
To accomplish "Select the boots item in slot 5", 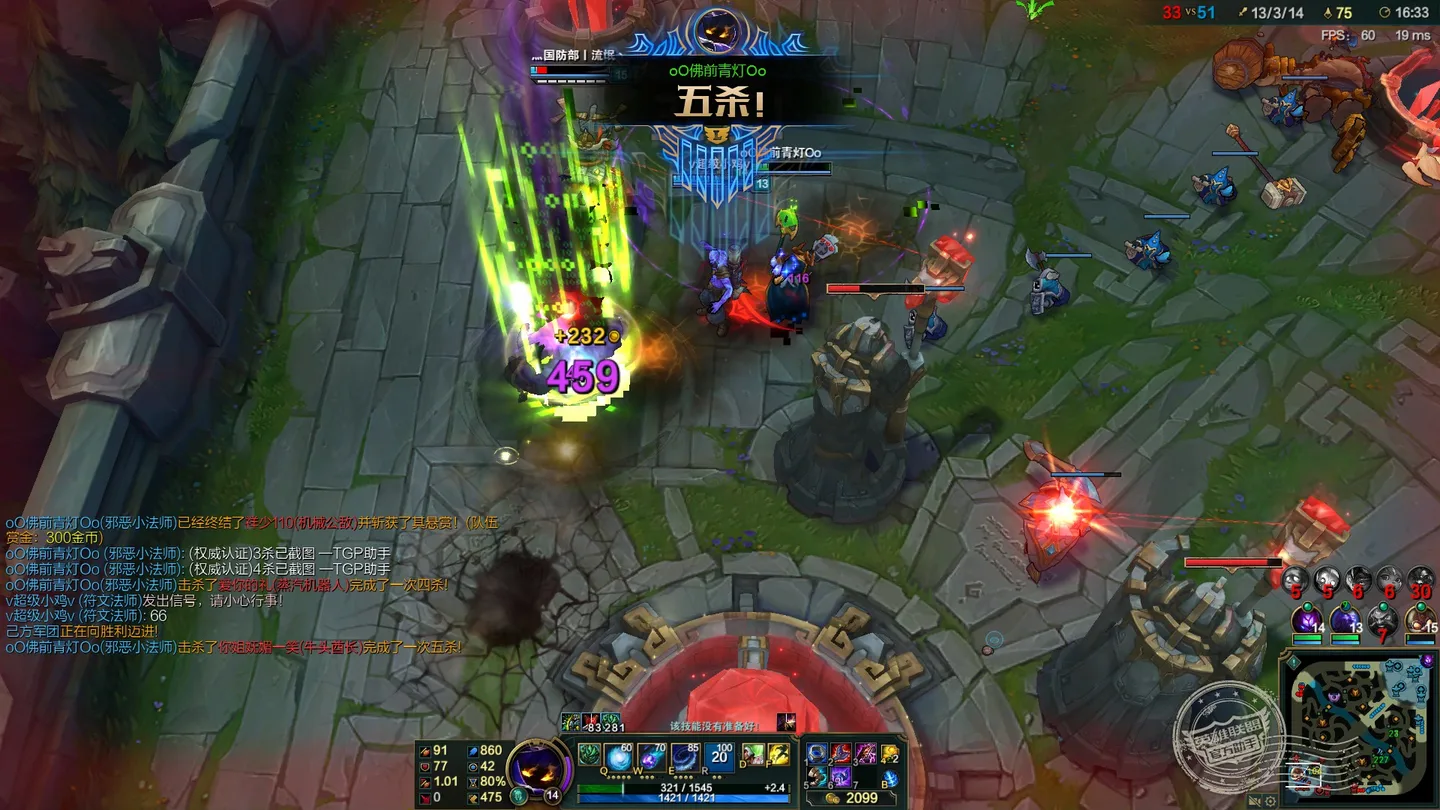I will [818, 778].
